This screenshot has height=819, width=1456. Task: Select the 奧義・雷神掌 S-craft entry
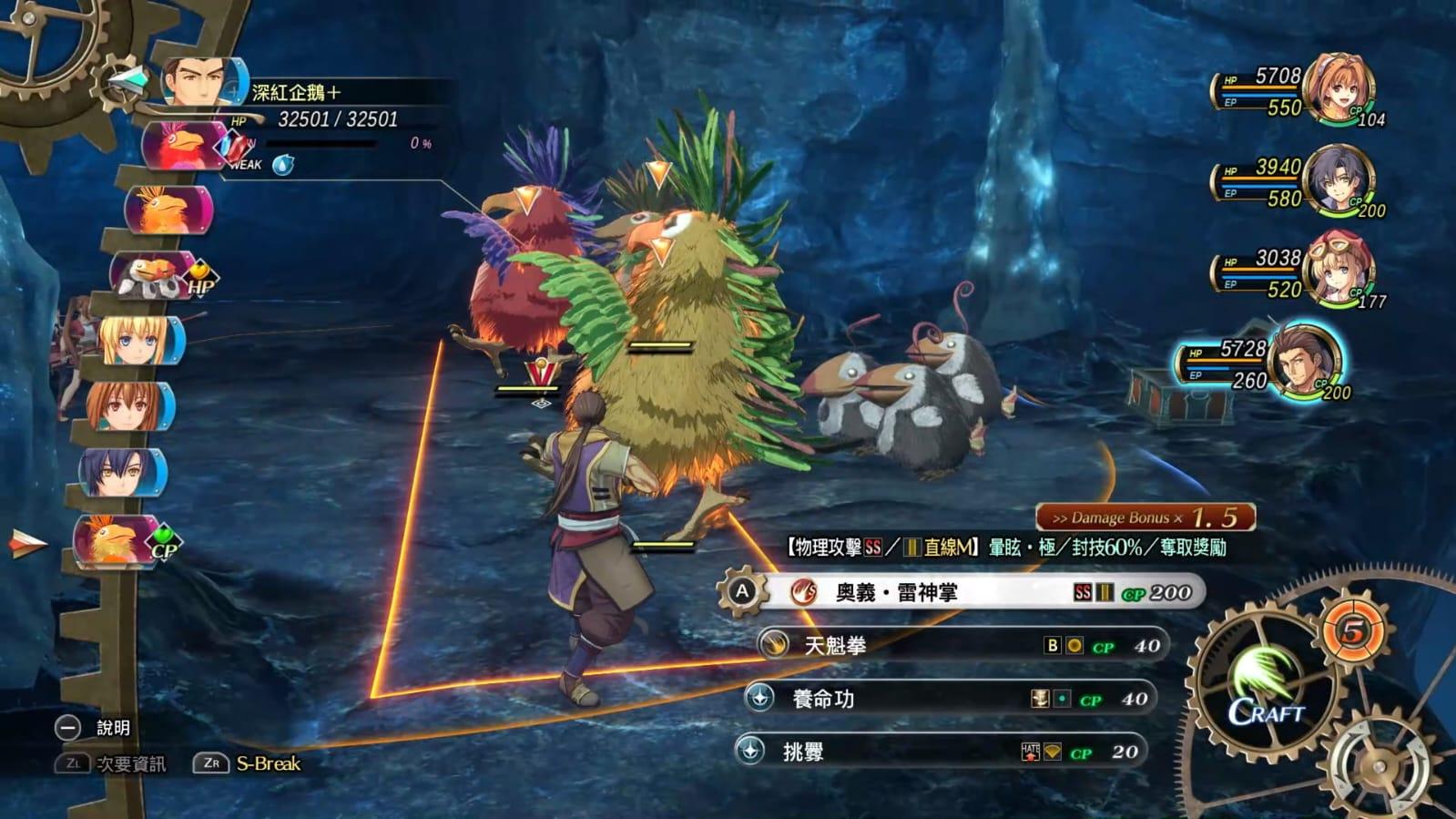[965, 593]
